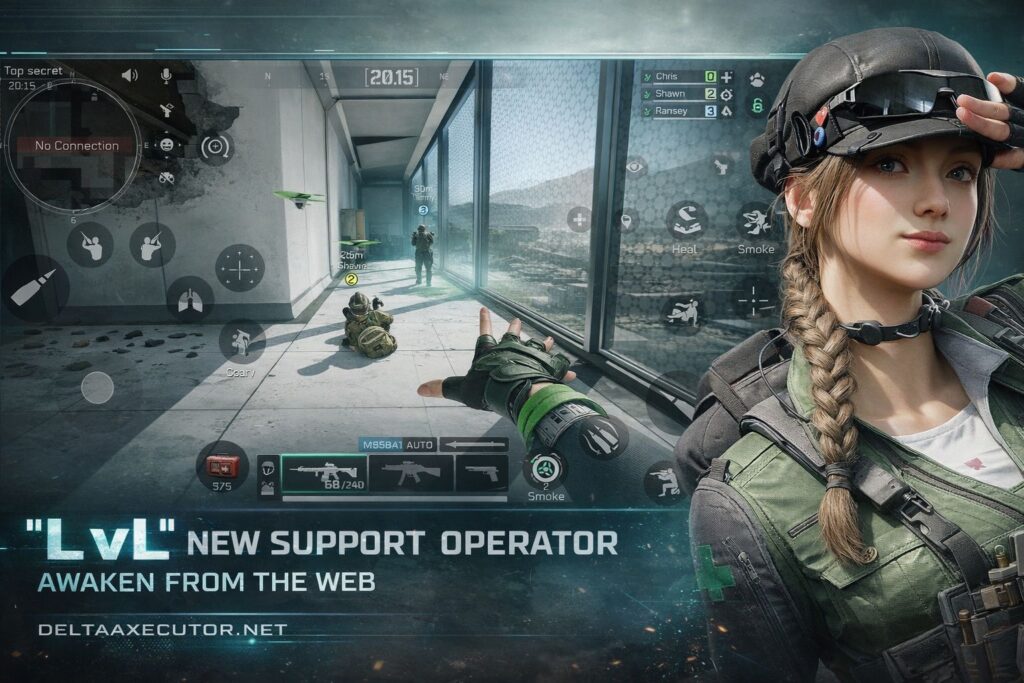Tap the eye icon button
The image size is (1024, 683).
coord(636,166)
